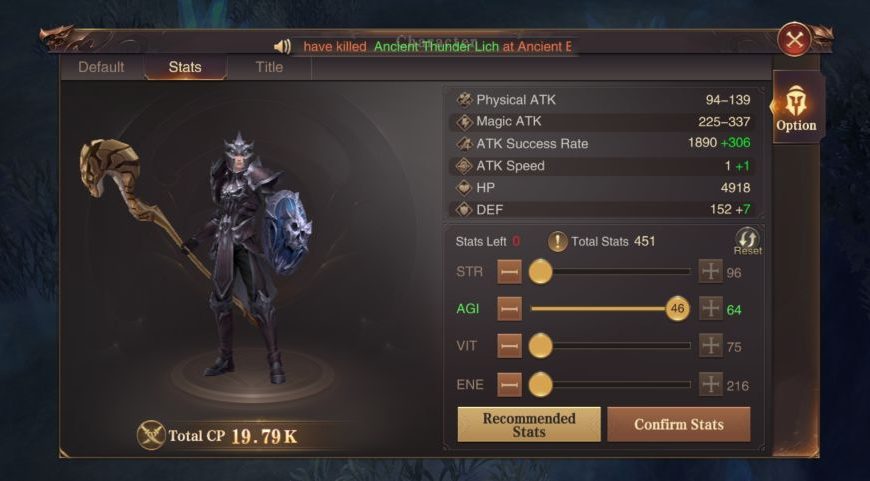870x481 pixels.
Task: Lower VIT using its minus button
Action: [510, 346]
